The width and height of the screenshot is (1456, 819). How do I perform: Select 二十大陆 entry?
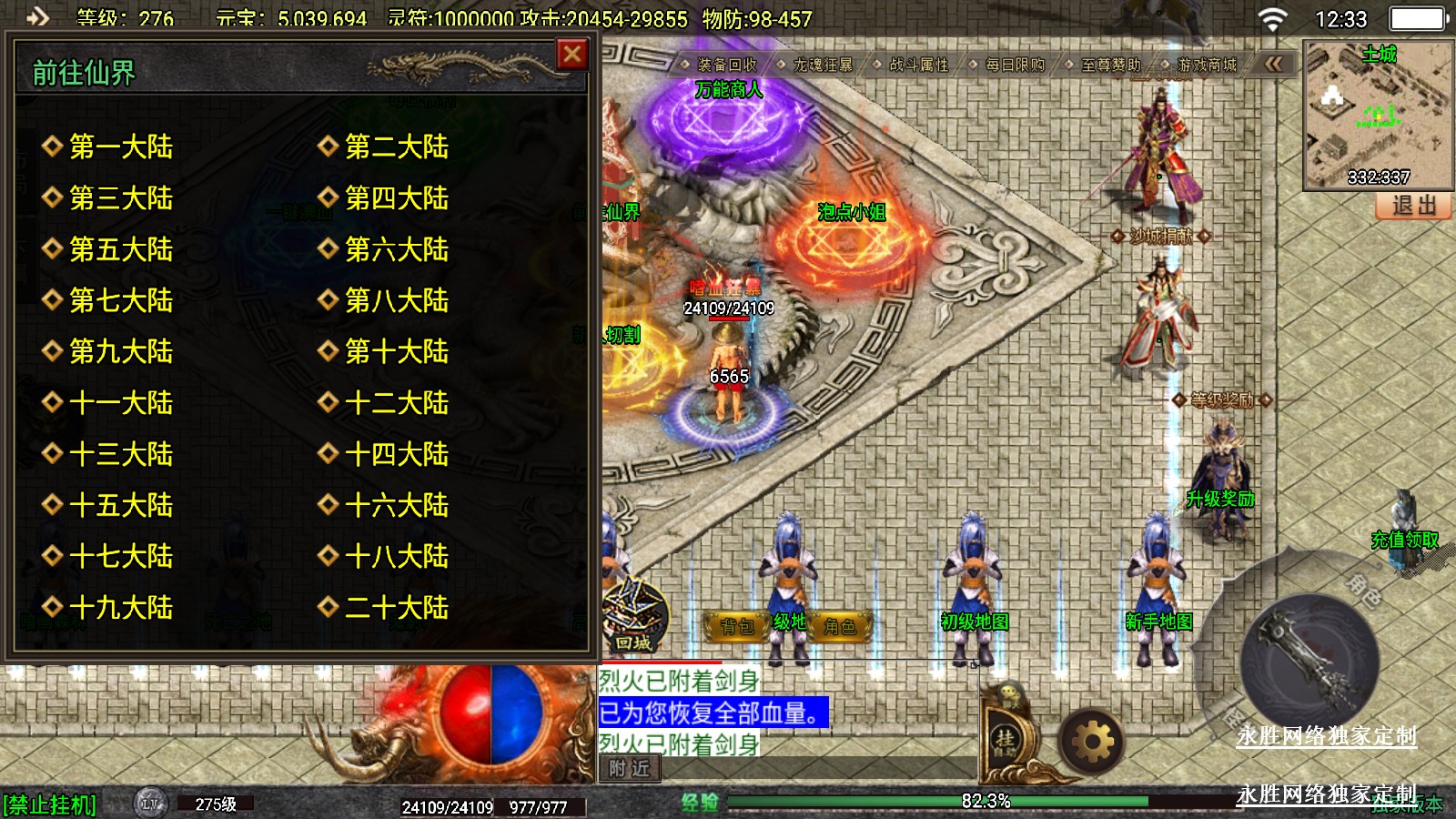pos(396,607)
